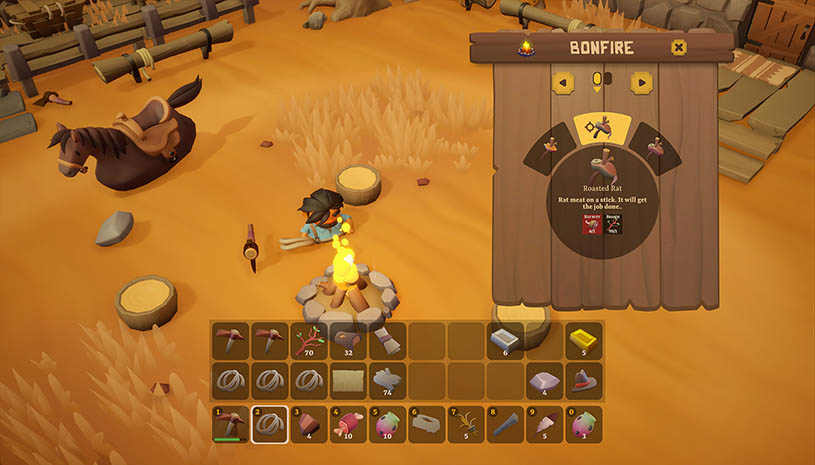Pick the raw meat in hotbar slot 4
The image size is (815, 465).
pos(348,422)
